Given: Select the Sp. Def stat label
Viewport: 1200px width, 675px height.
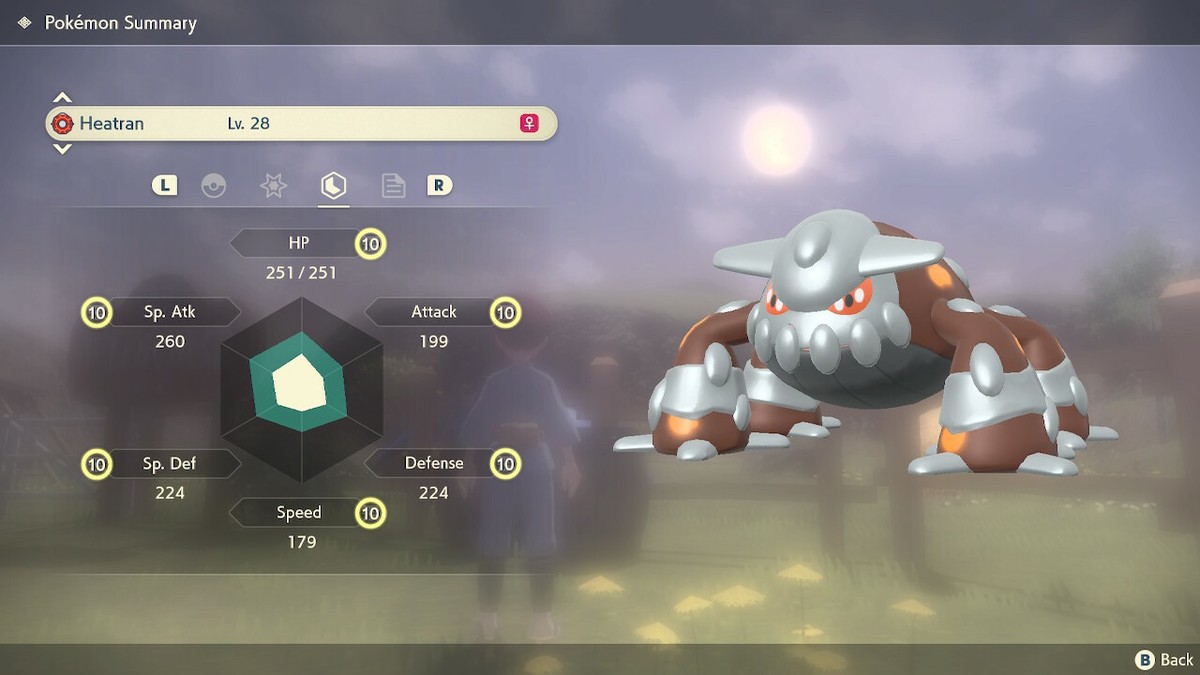Looking at the screenshot, I should pyautogui.click(x=170, y=464).
